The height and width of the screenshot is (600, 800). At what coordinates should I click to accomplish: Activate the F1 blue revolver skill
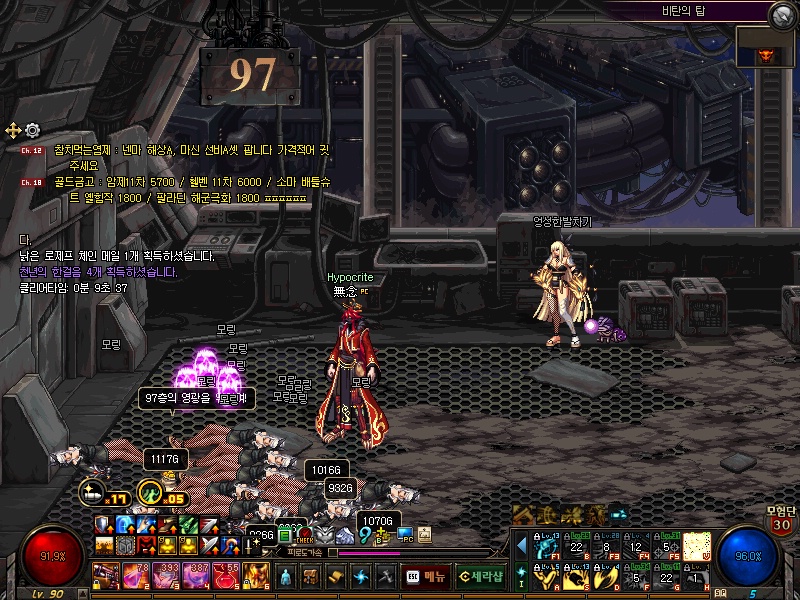pyautogui.click(x=547, y=546)
